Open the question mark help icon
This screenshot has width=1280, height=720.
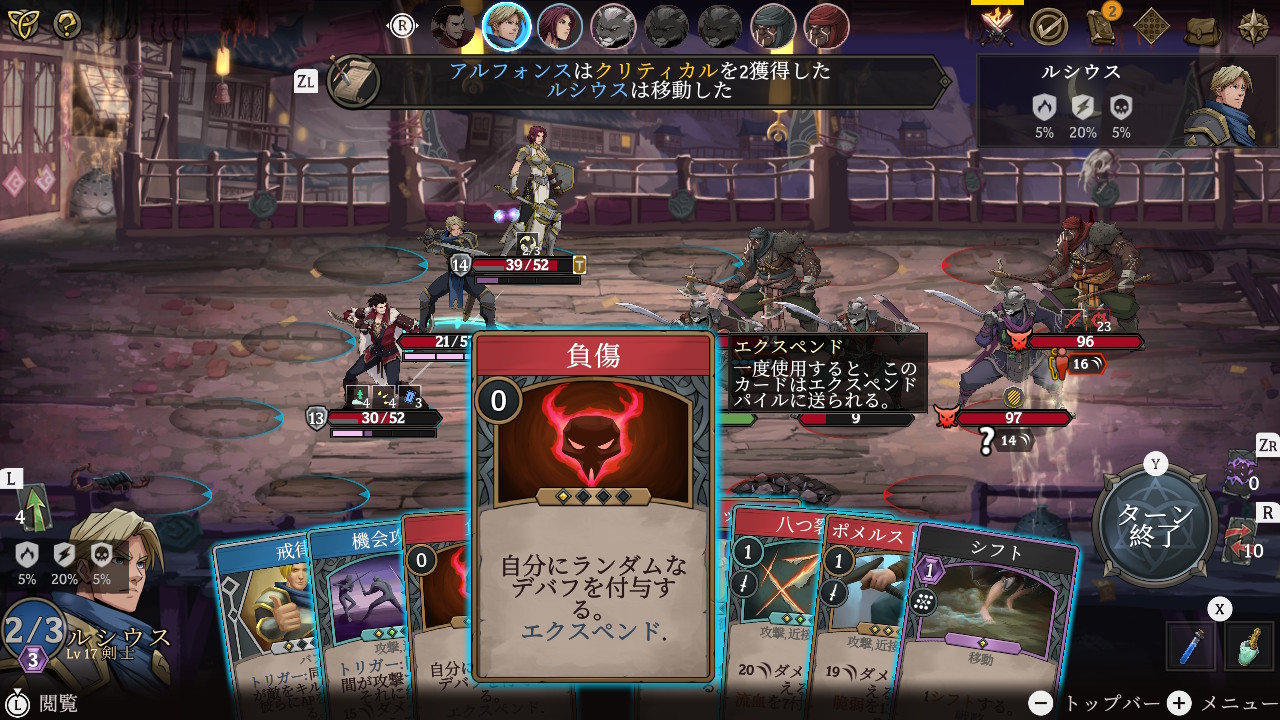point(67,25)
